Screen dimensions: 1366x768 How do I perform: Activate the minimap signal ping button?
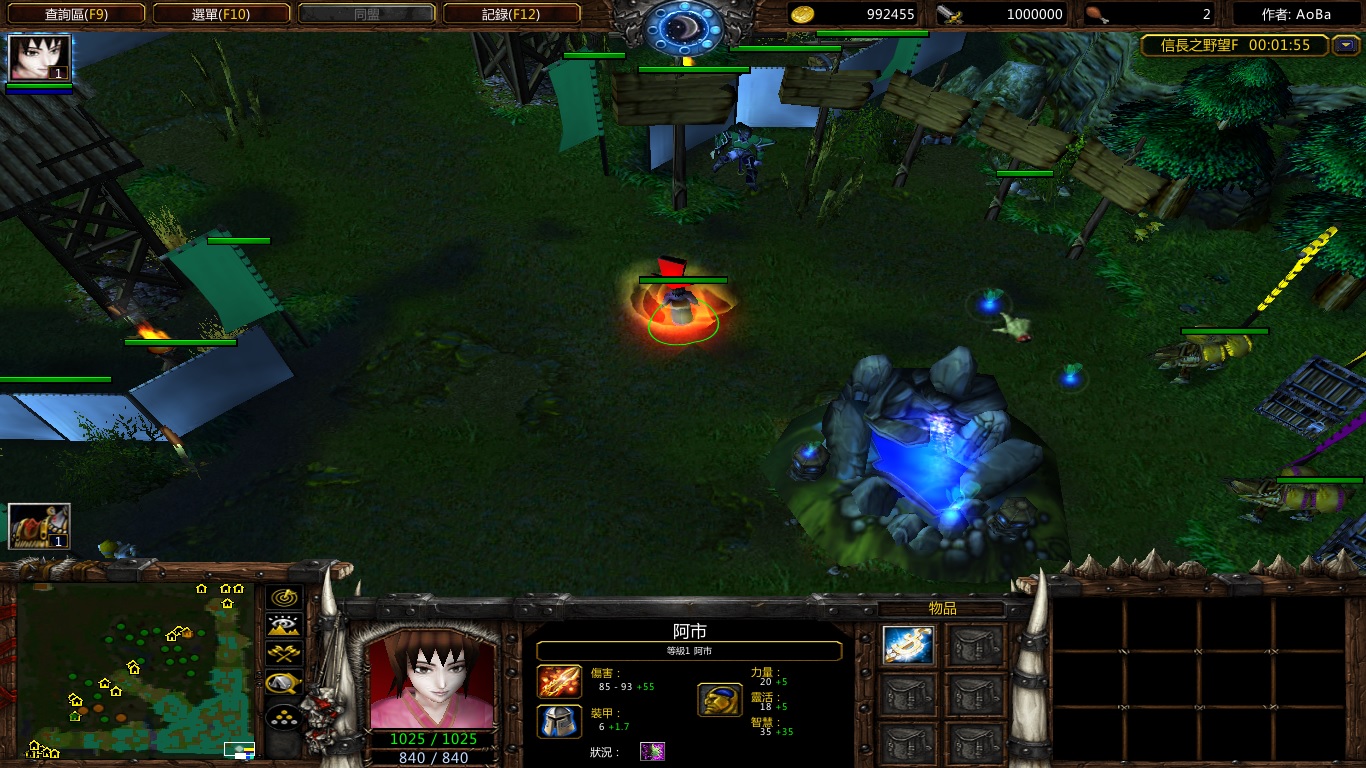(284, 598)
